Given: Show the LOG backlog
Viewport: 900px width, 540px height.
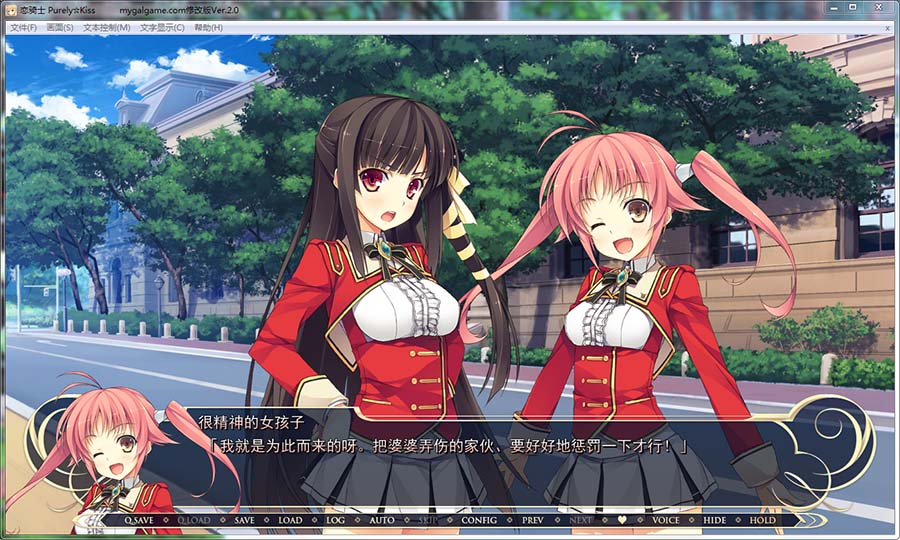Looking at the screenshot, I should [335, 520].
